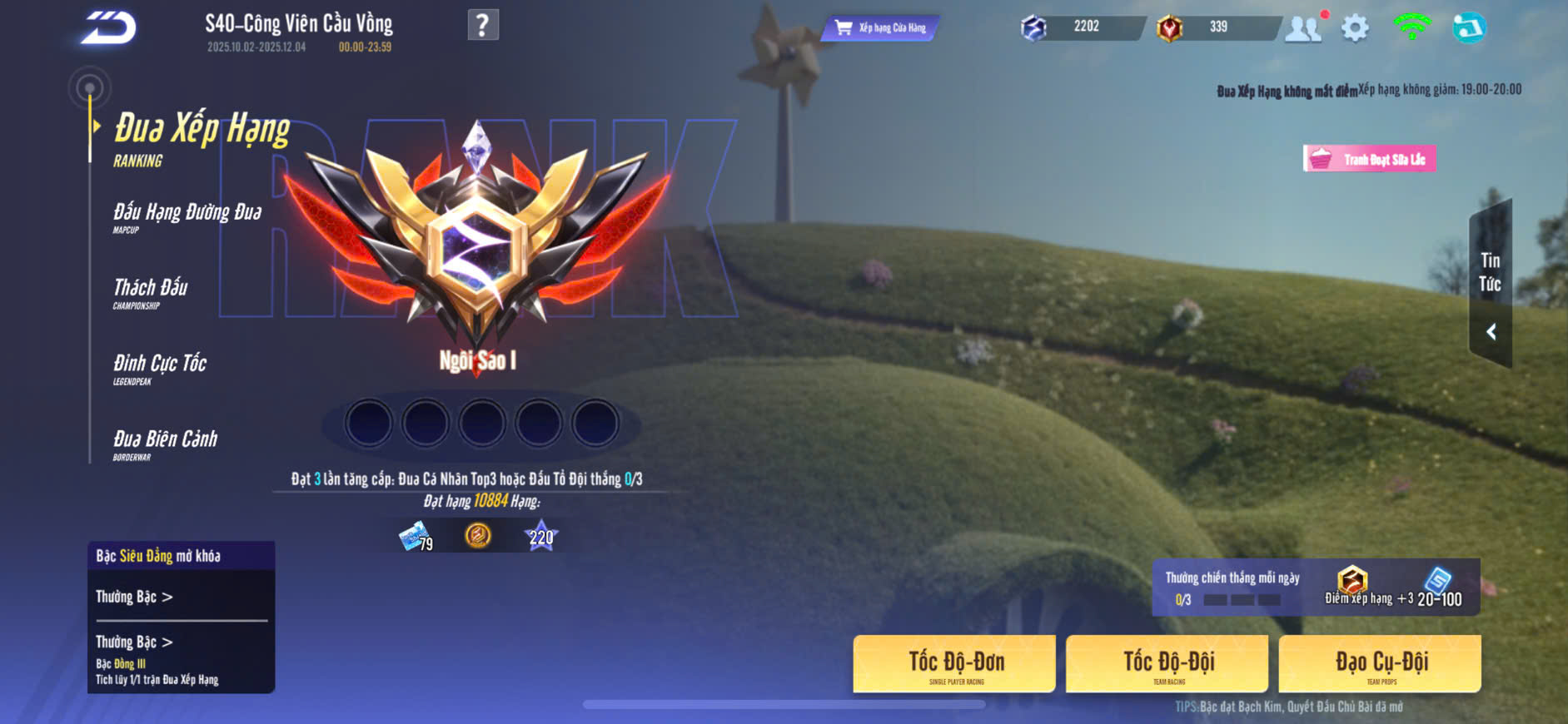Open the Thưởng Bậc entry for Bậc Đồng III

[135, 642]
